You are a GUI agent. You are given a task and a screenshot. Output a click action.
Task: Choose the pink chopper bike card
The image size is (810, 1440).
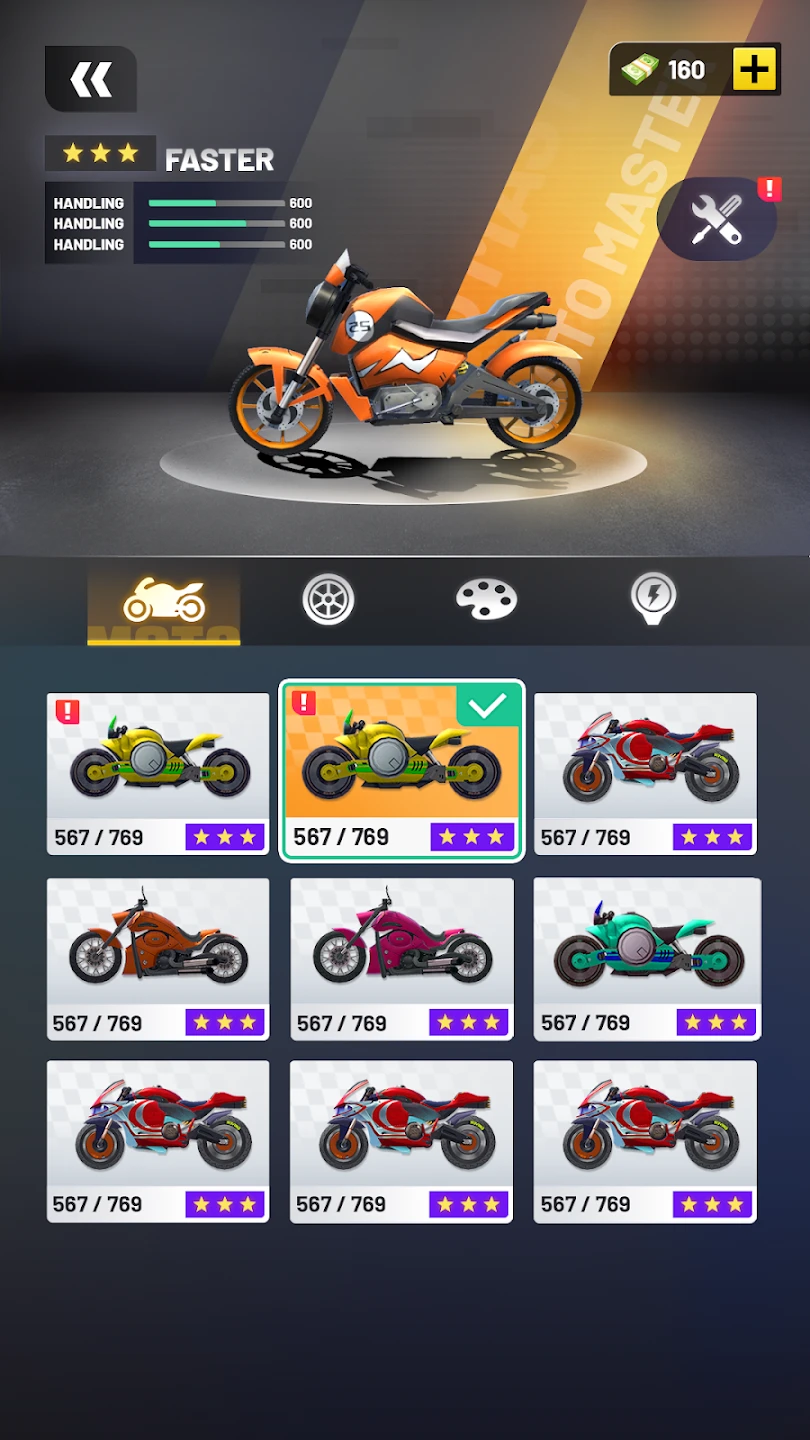[402, 959]
